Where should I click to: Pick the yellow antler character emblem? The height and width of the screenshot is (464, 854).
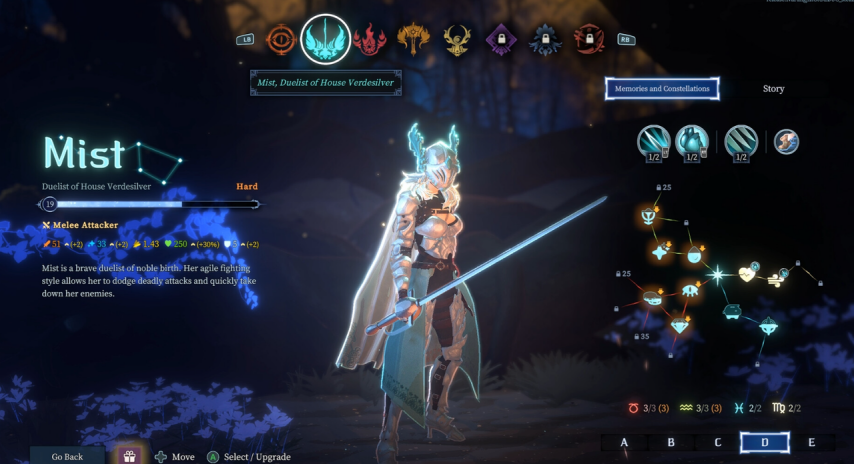458,40
